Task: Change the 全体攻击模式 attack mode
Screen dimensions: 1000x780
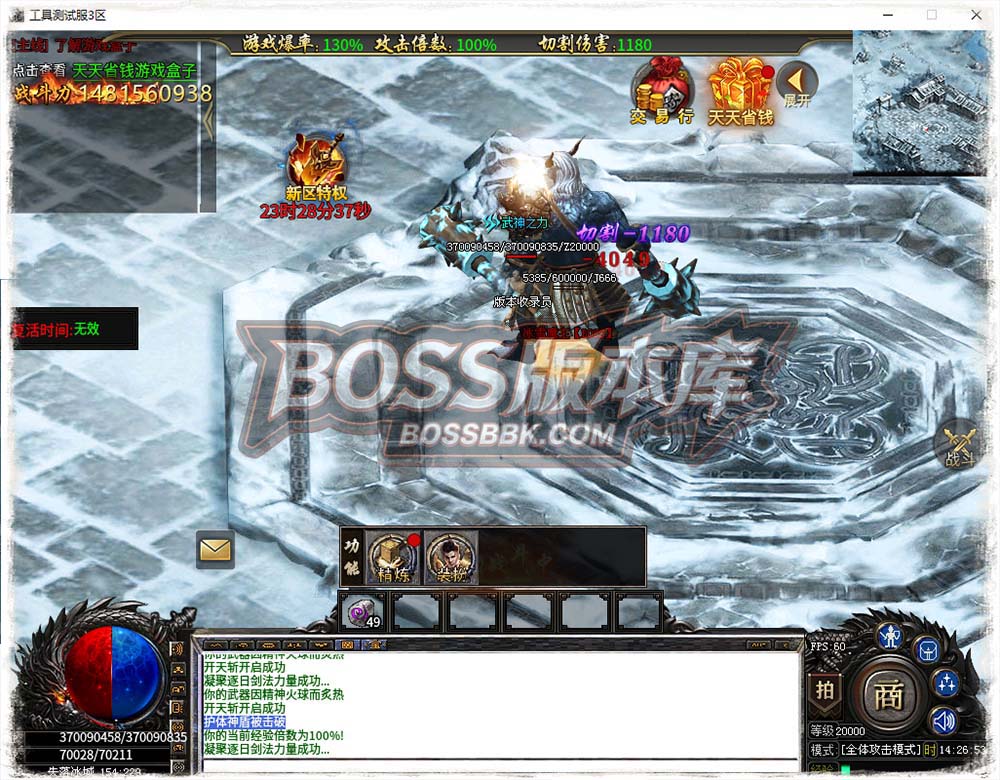Action: coord(878,750)
